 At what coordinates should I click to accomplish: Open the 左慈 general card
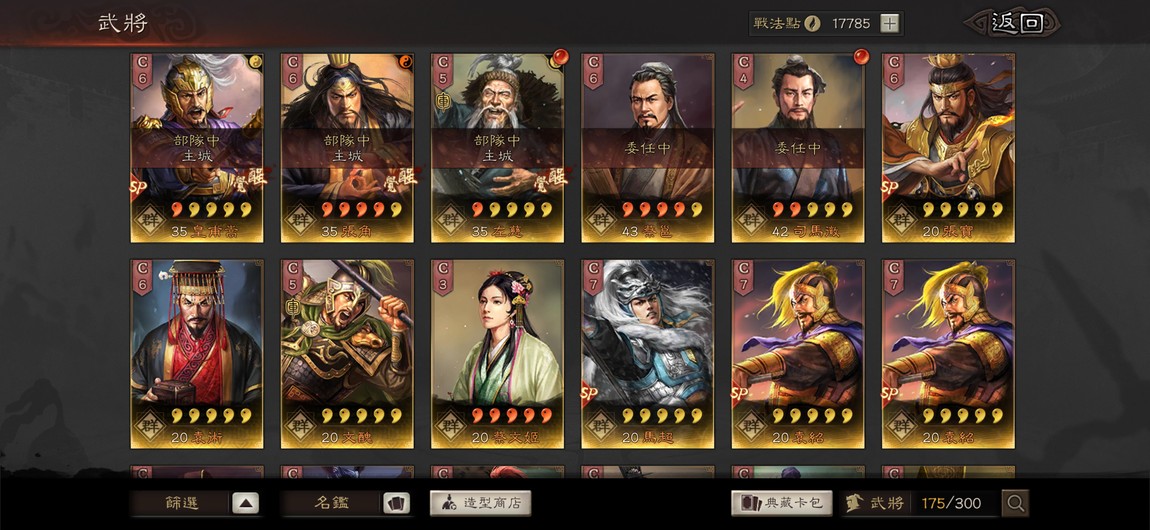tap(497, 147)
